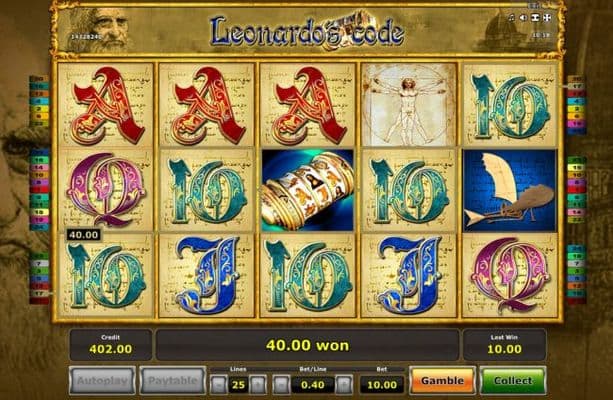Increase the number of Lines

tap(257, 384)
